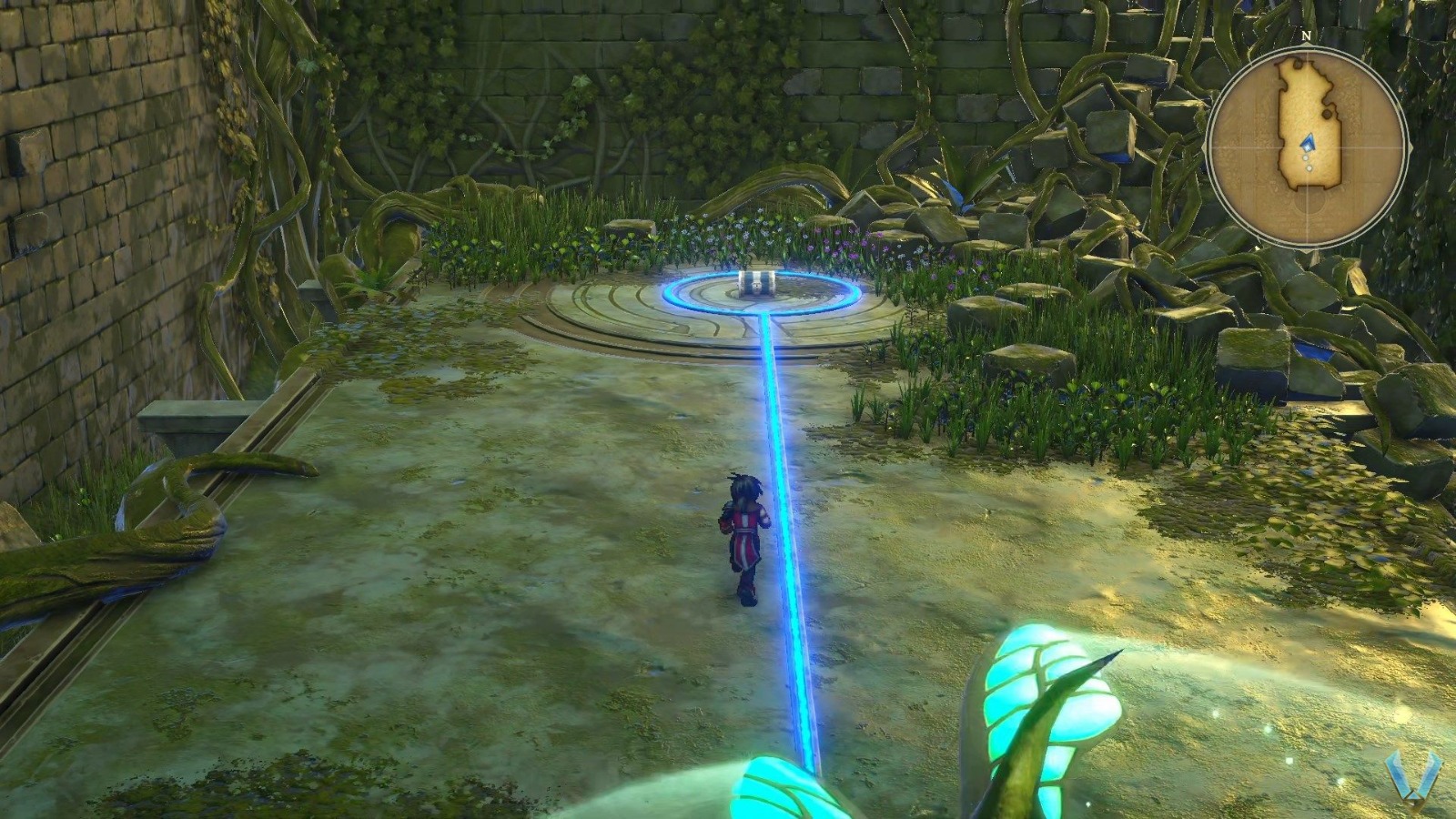Click the upper white waypoint dot on the minimap
Screen dimensions: 1456x819
click(x=1305, y=157)
